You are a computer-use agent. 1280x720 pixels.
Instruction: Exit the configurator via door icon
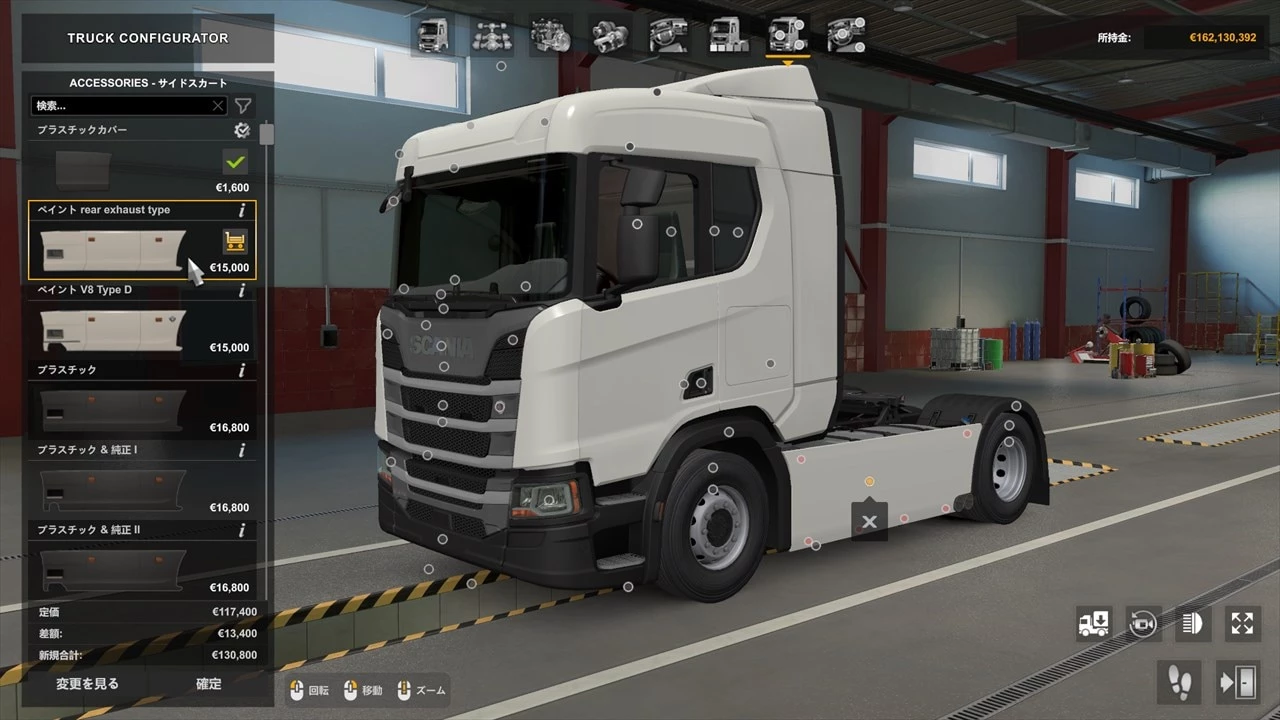pos(1238,682)
